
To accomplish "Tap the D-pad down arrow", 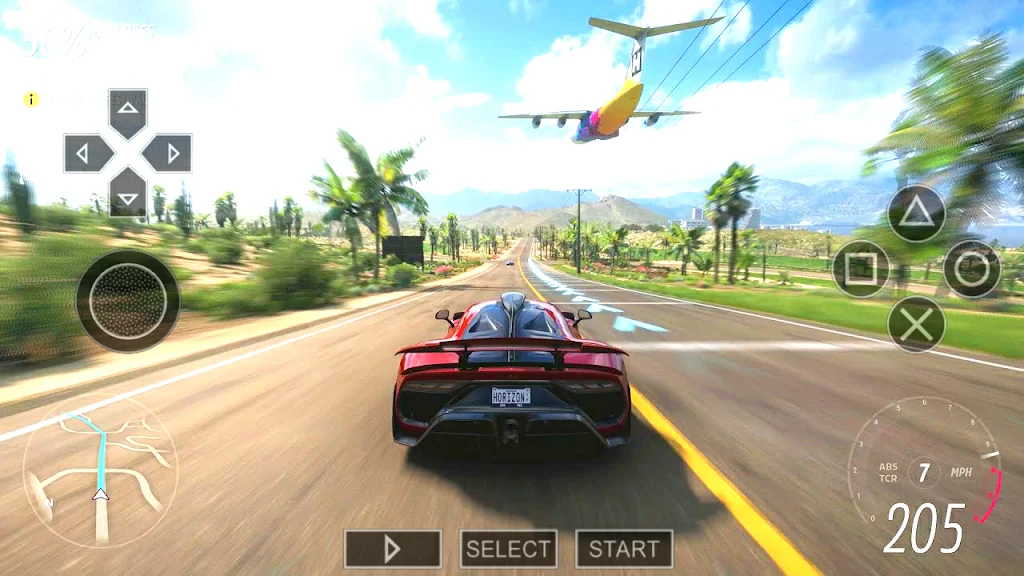I will coord(128,192).
